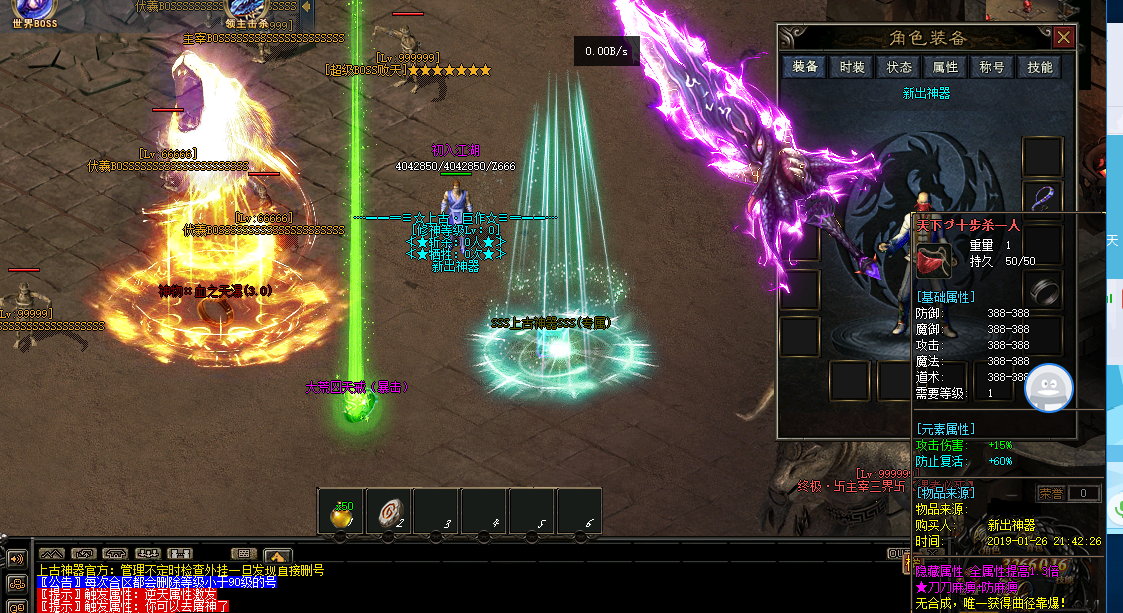Collapse the top icon bar with the arrow
This screenshot has width=1123, height=613.
click(305, 8)
